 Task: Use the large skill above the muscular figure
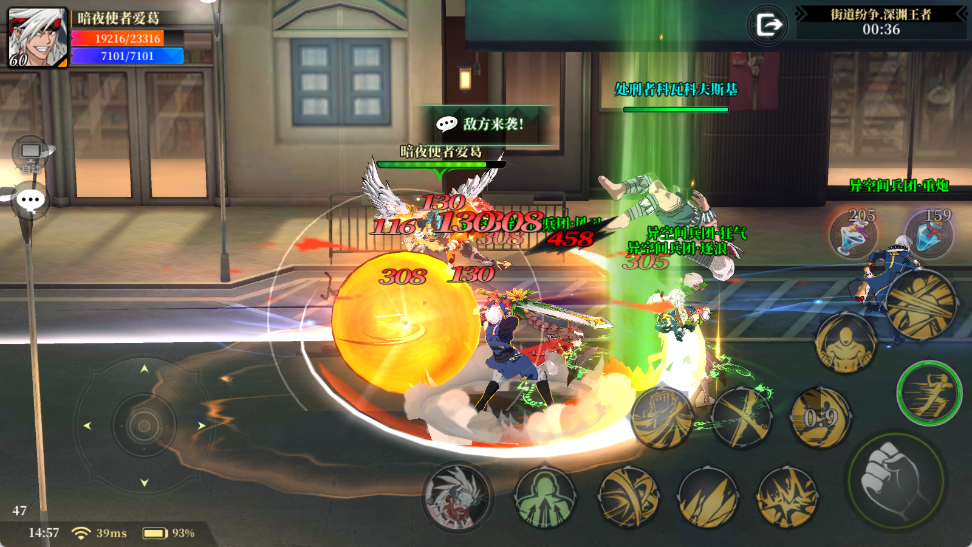pos(920,303)
